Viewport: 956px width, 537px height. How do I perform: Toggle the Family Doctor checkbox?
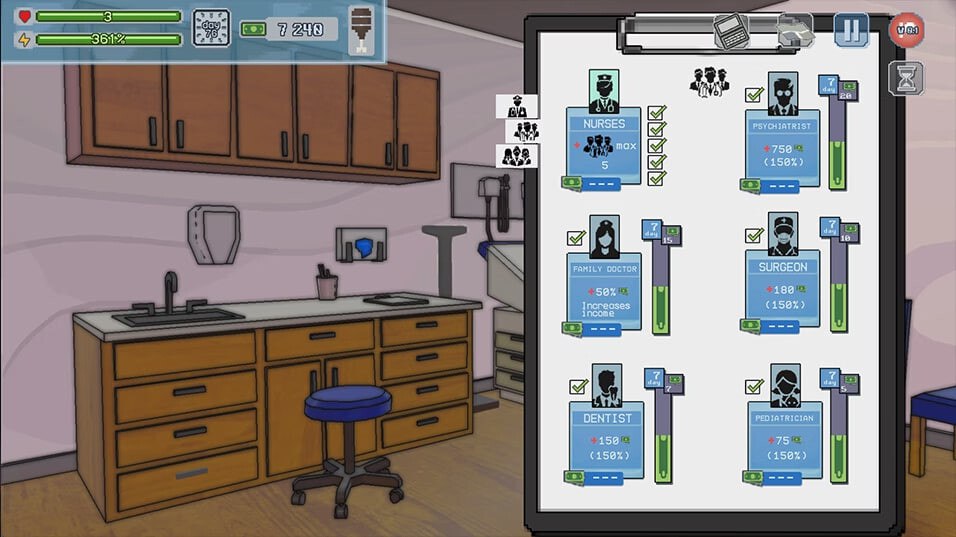coord(576,239)
